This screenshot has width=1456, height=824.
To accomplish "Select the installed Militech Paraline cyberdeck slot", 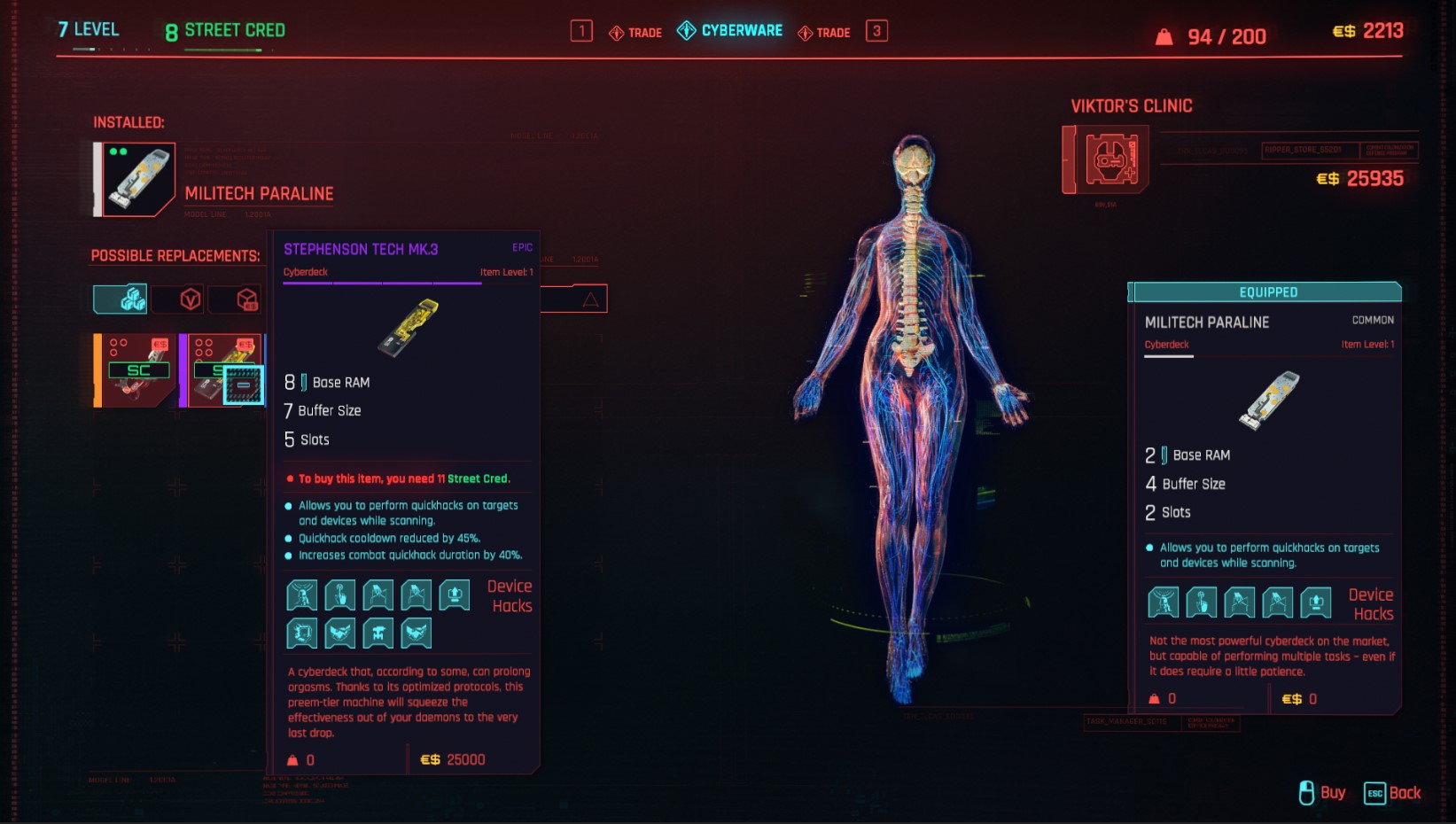I will tap(138, 179).
